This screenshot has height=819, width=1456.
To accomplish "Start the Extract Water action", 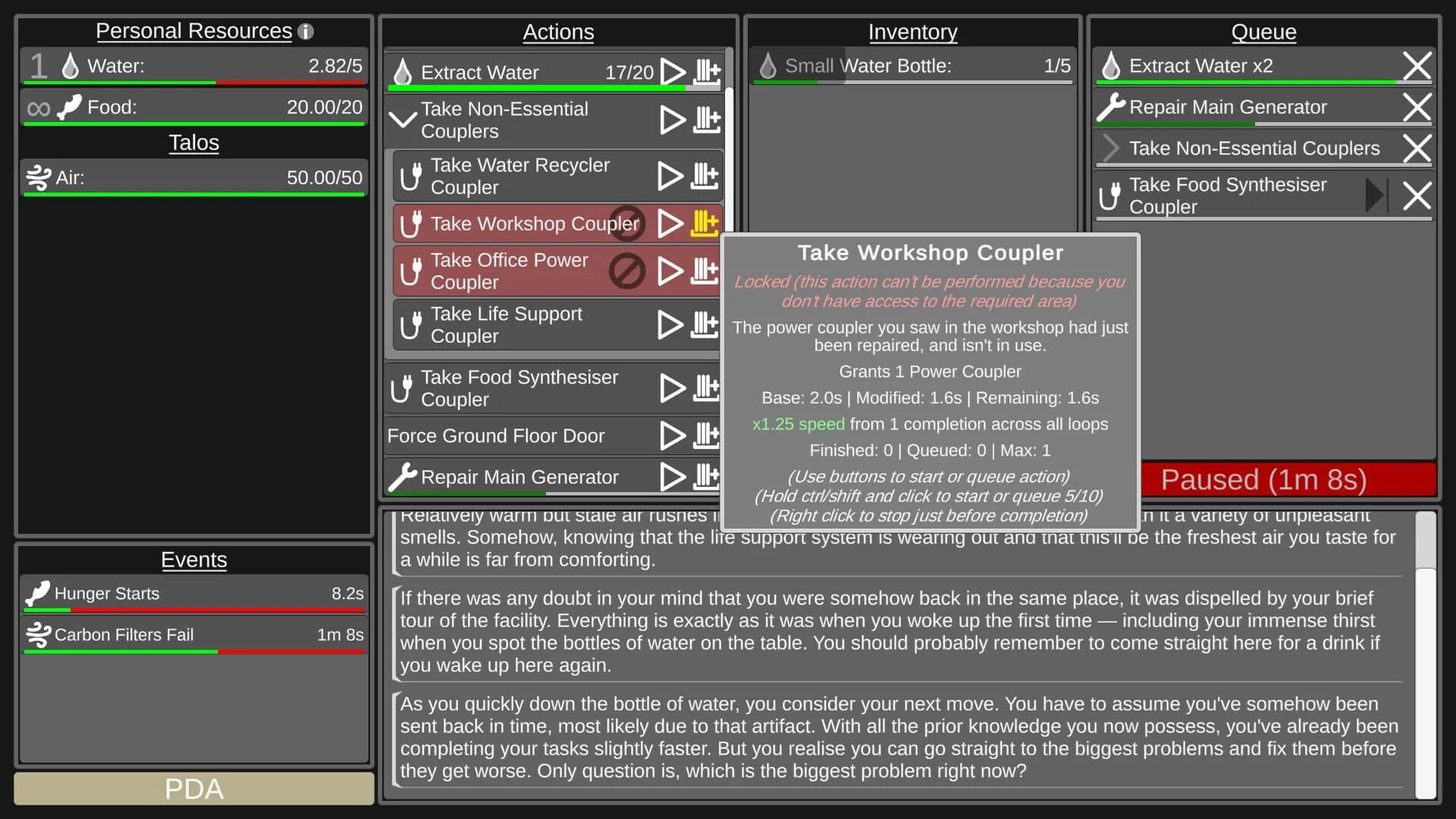I will (672, 71).
